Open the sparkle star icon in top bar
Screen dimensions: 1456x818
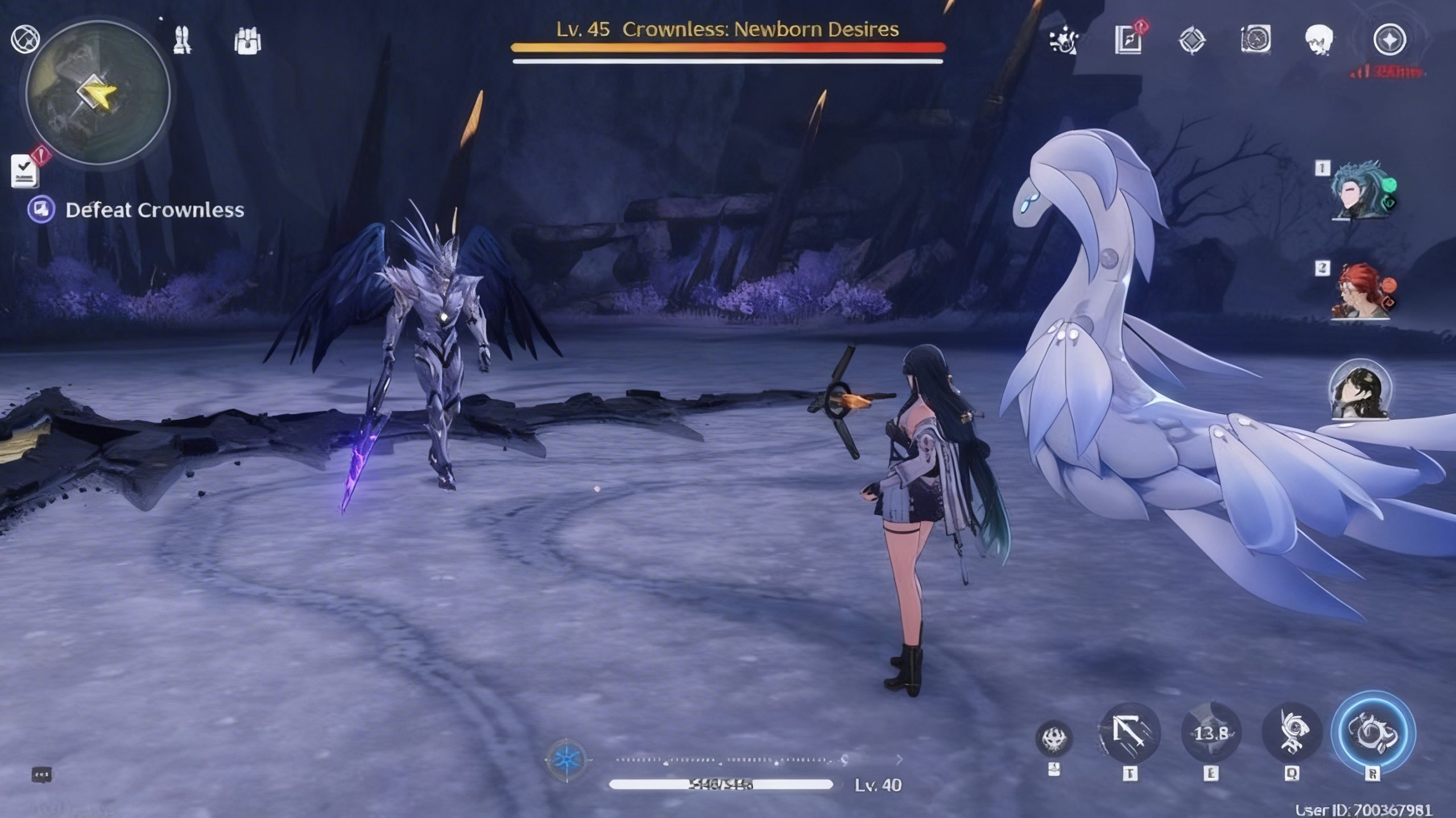[x=1064, y=41]
